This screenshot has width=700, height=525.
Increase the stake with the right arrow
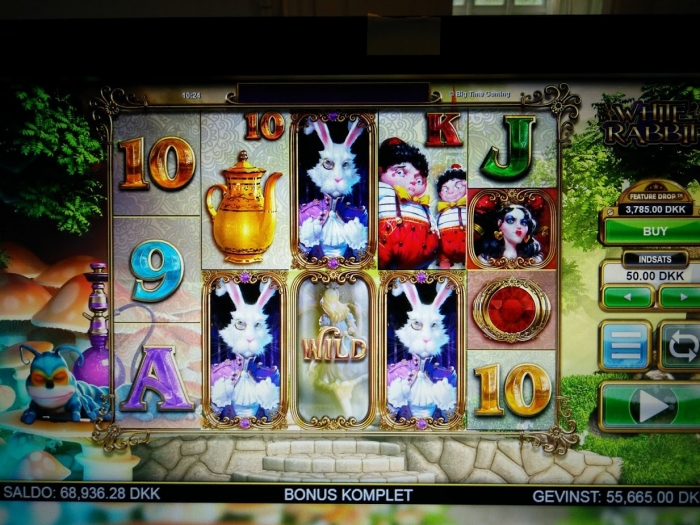tap(679, 297)
